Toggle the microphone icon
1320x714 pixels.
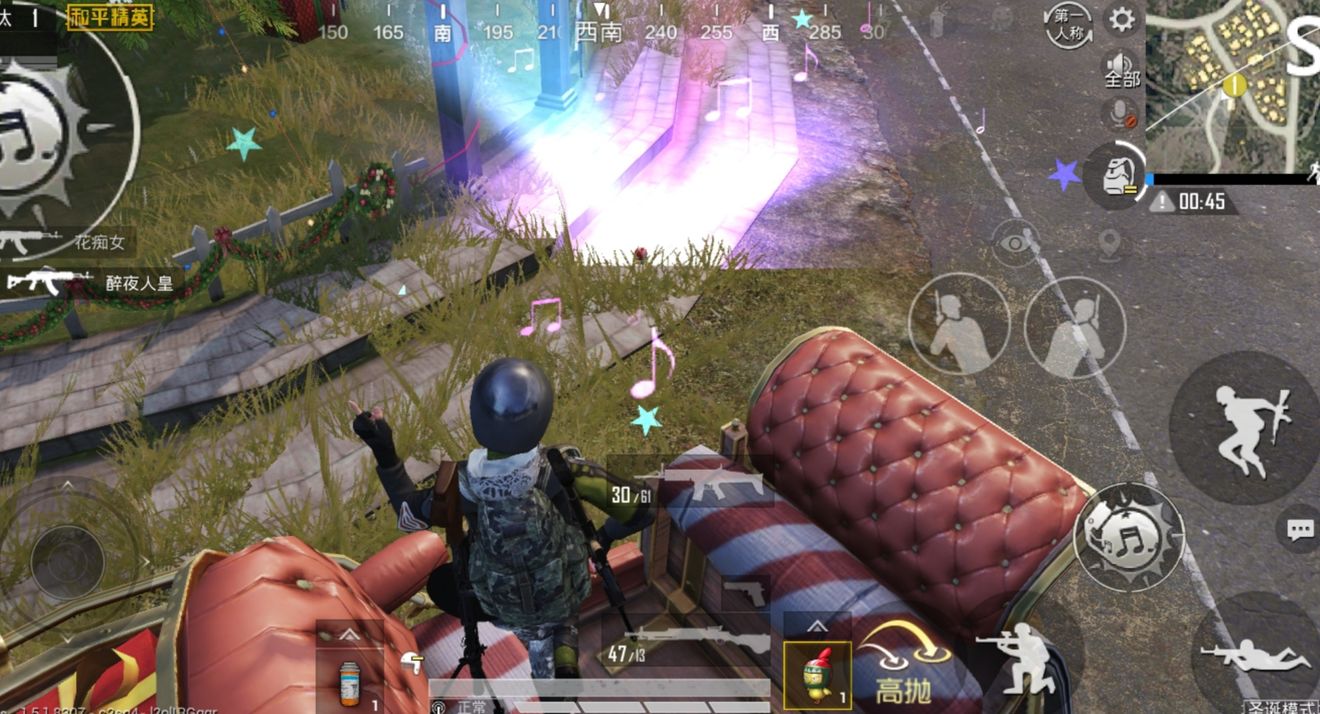click(x=1122, y=112)
